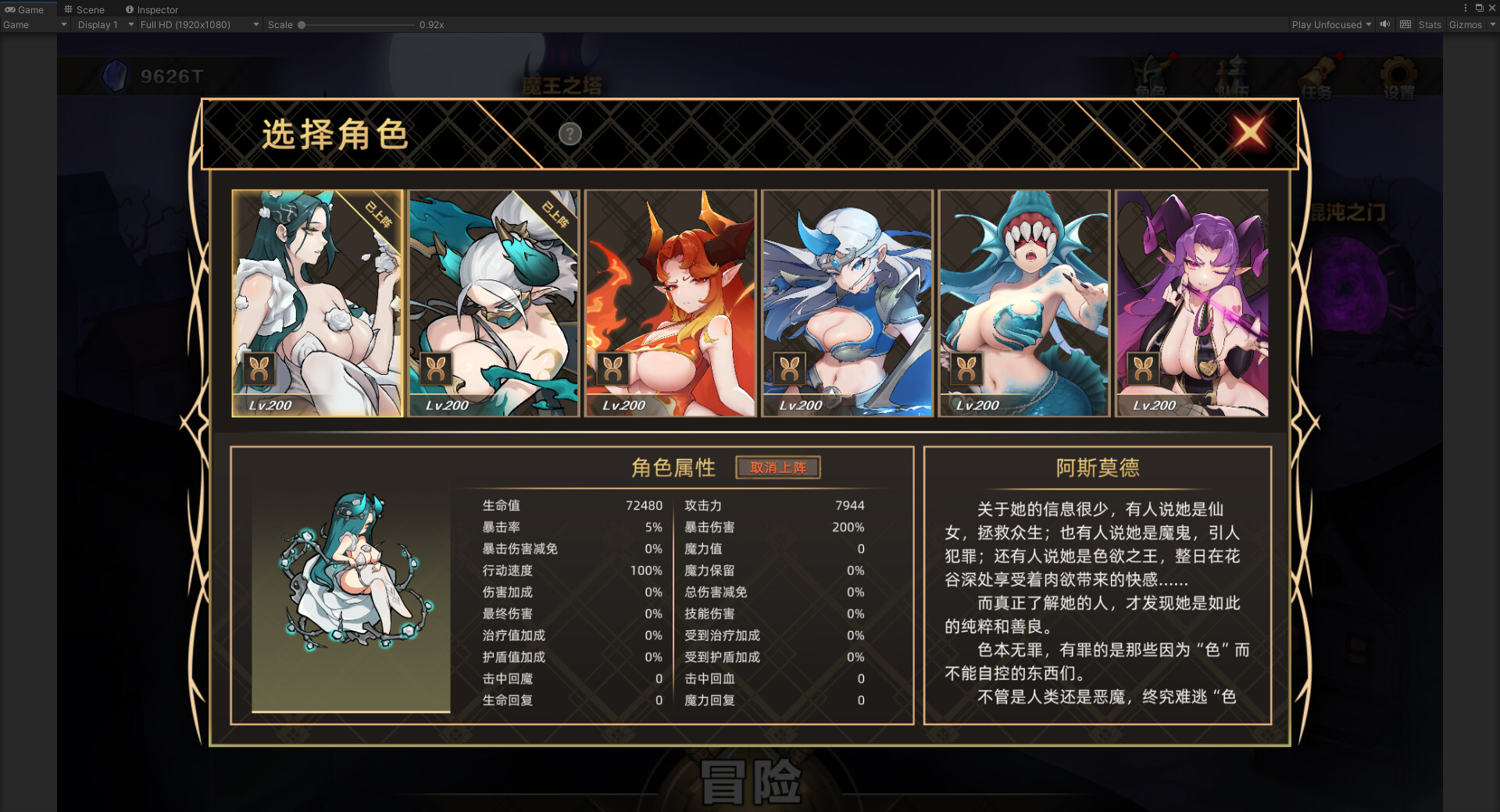Click the rabbit emblem on the fire demon card
This screenshot has height=812, width=1500.
tap(612, 367)
